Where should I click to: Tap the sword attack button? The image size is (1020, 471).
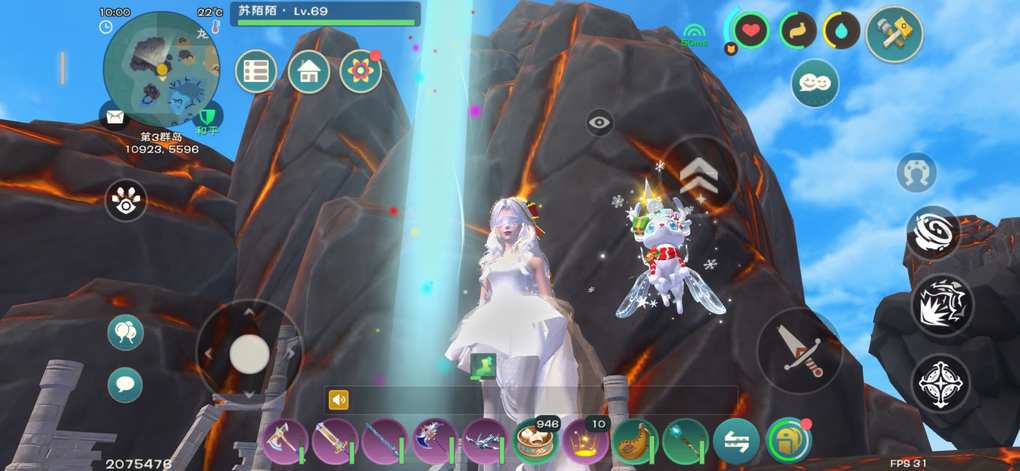coord(800,351)
